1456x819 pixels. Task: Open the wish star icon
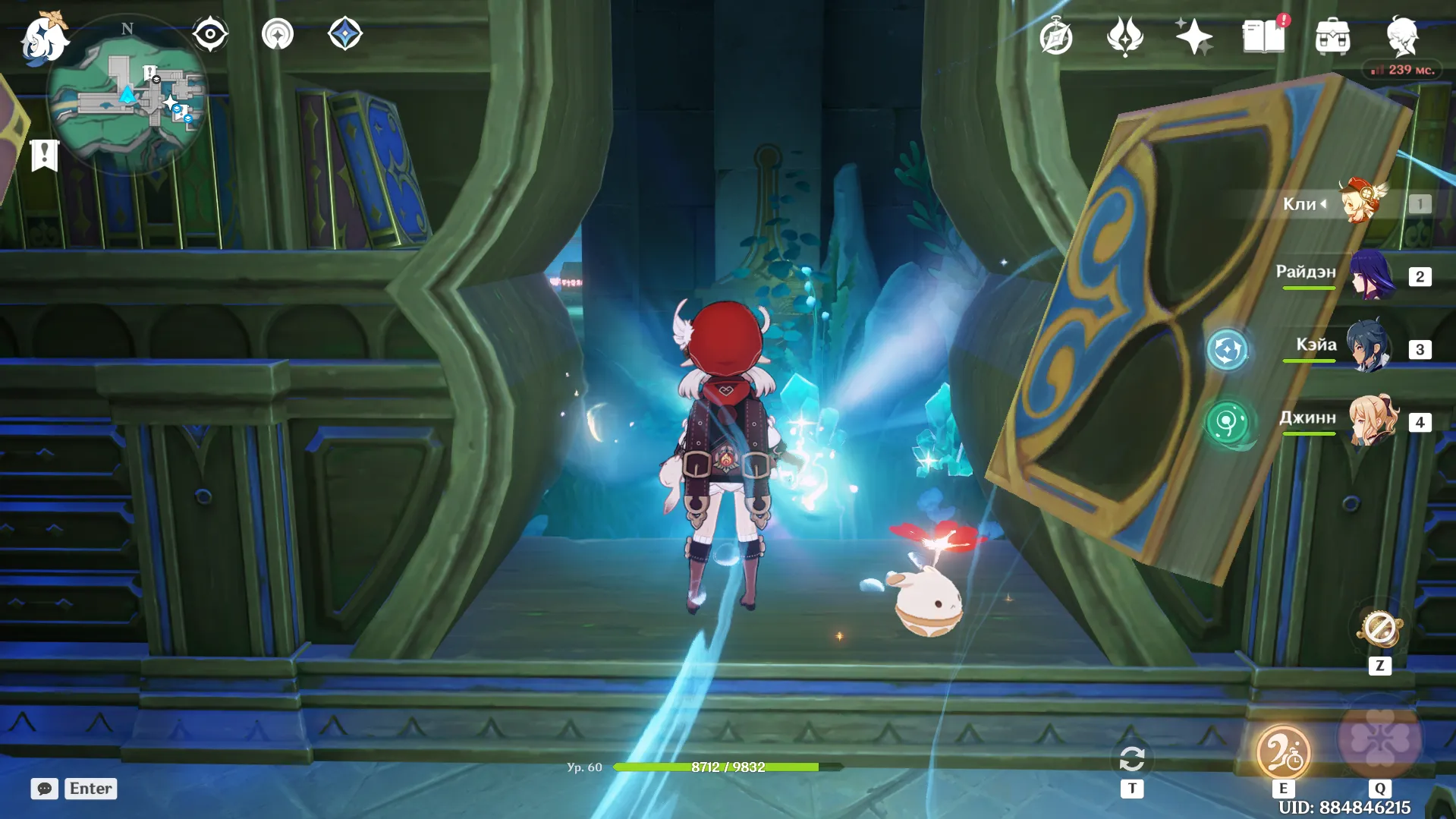coord(1193,36)
